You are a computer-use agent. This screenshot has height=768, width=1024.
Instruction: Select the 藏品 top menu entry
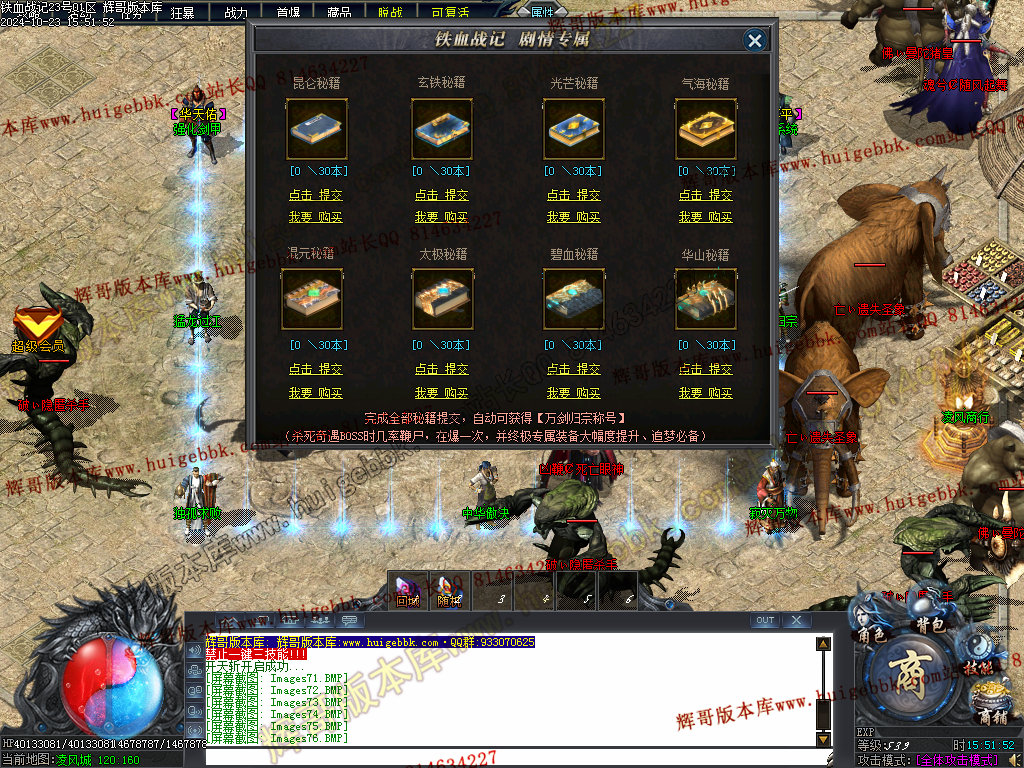tap(339, 13)
